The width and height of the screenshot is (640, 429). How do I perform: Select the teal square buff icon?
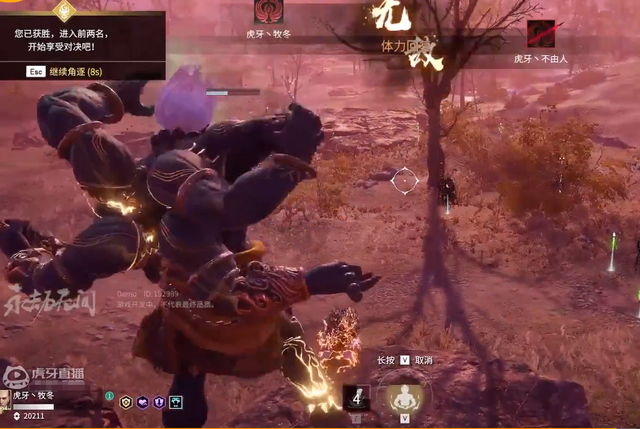click(x=176, y=402)
